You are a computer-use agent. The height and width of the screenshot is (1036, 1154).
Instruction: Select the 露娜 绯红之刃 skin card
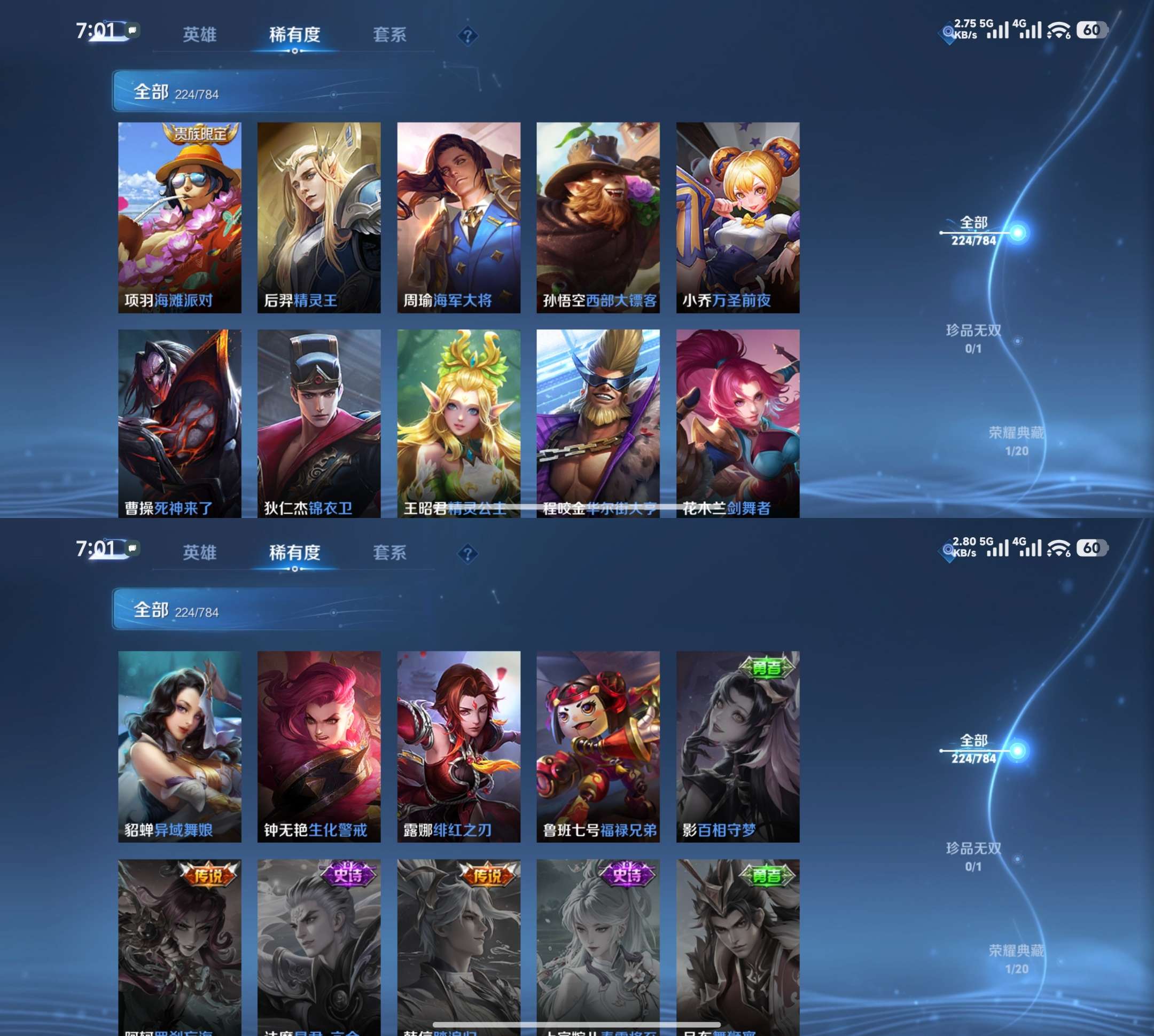[458, 746]
